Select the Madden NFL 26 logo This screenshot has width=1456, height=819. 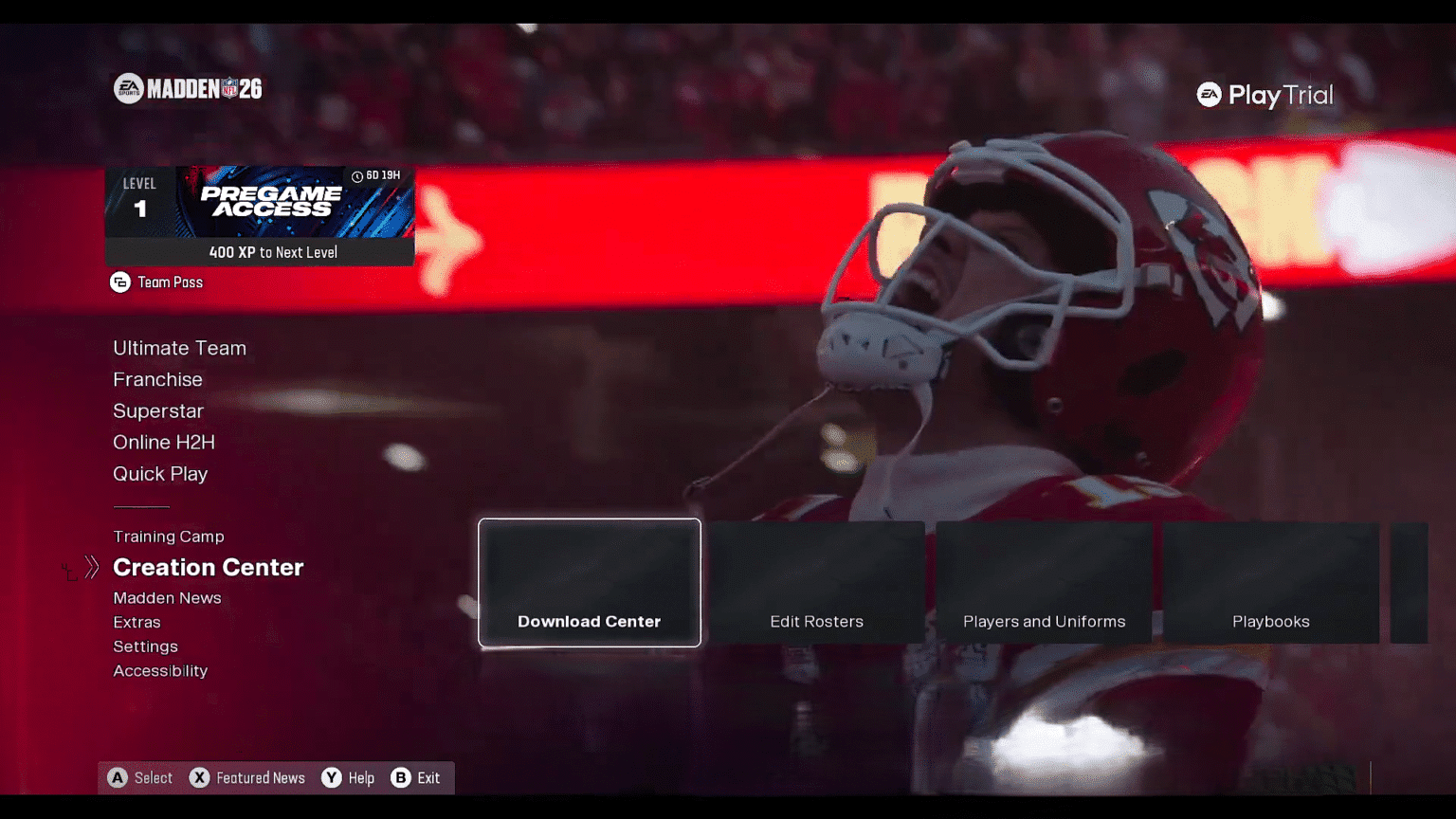pyautogui.click(x=187, y=87)
